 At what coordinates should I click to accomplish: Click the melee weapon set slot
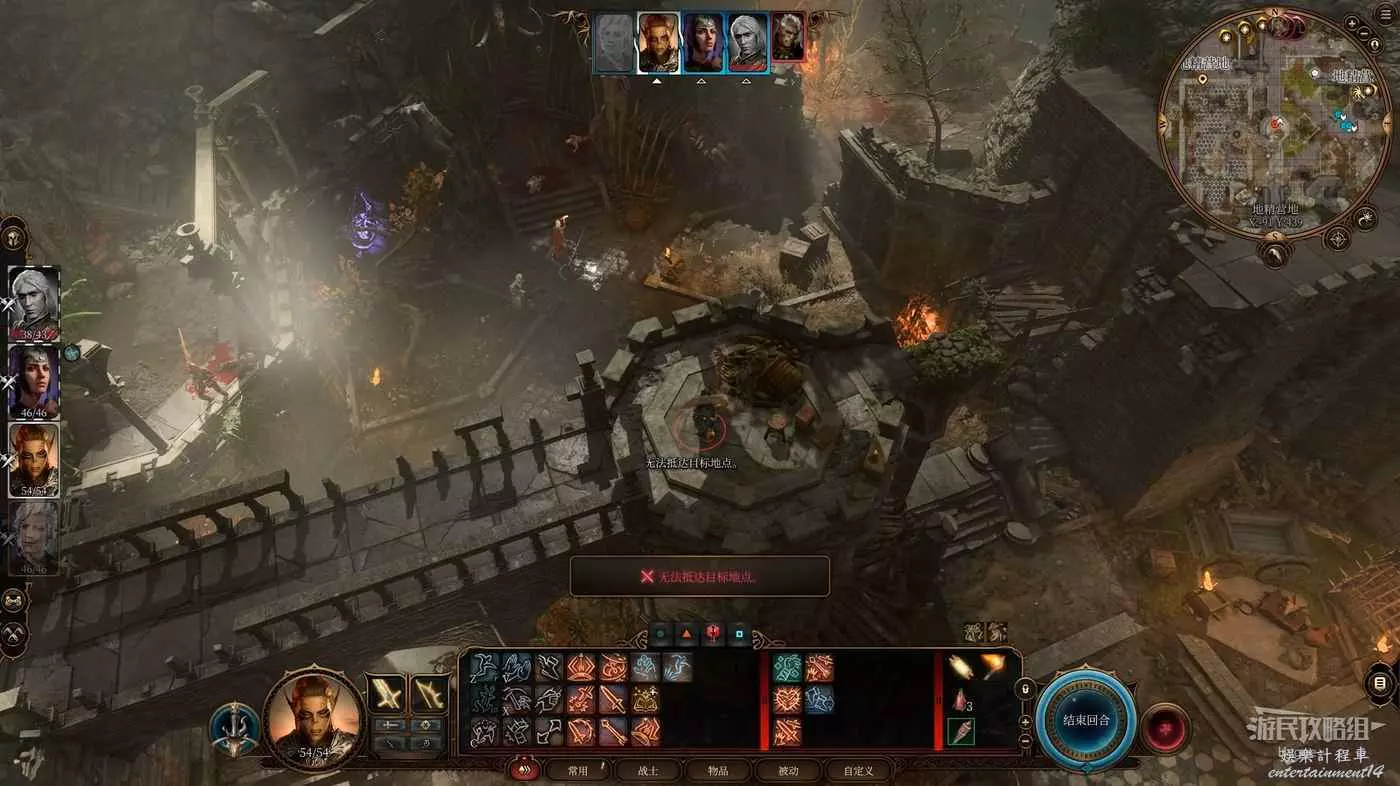(x=386, y=693)
